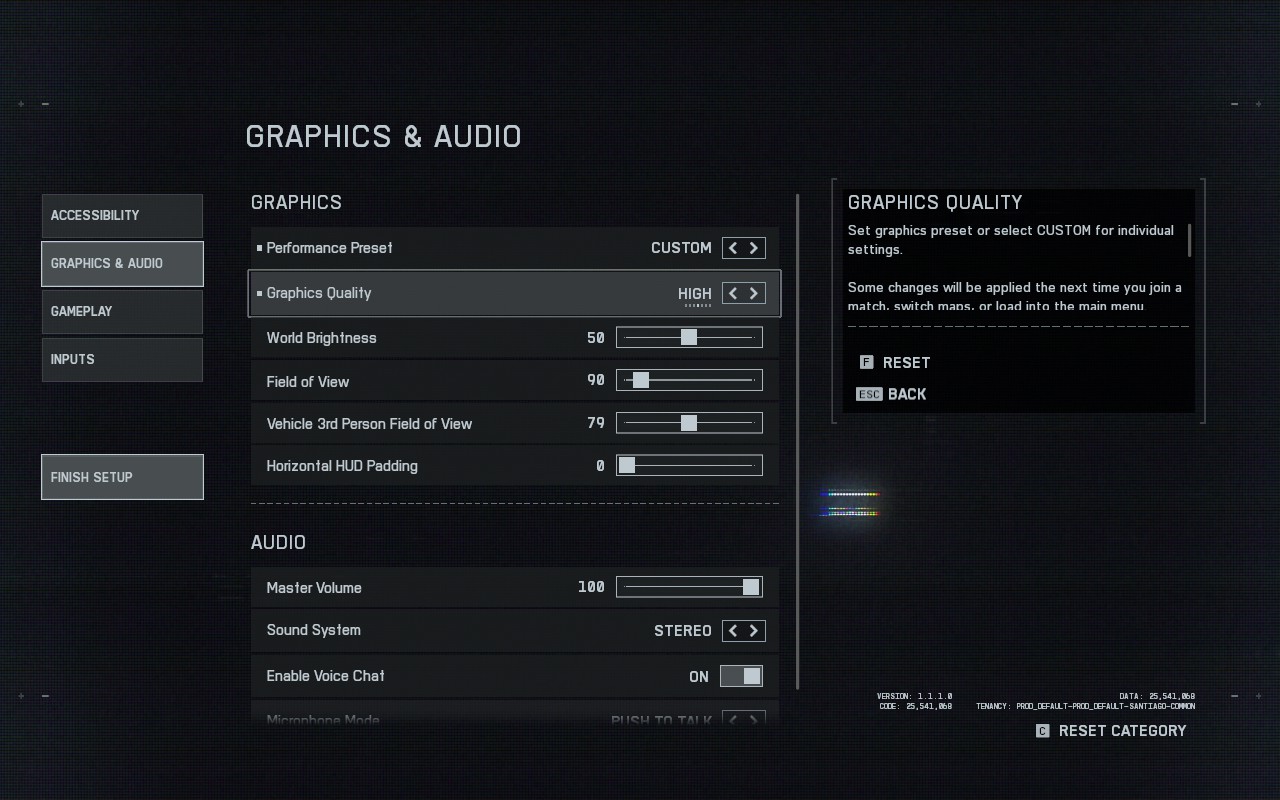Switch to the Gameplay tab

[x=122, y=312]
